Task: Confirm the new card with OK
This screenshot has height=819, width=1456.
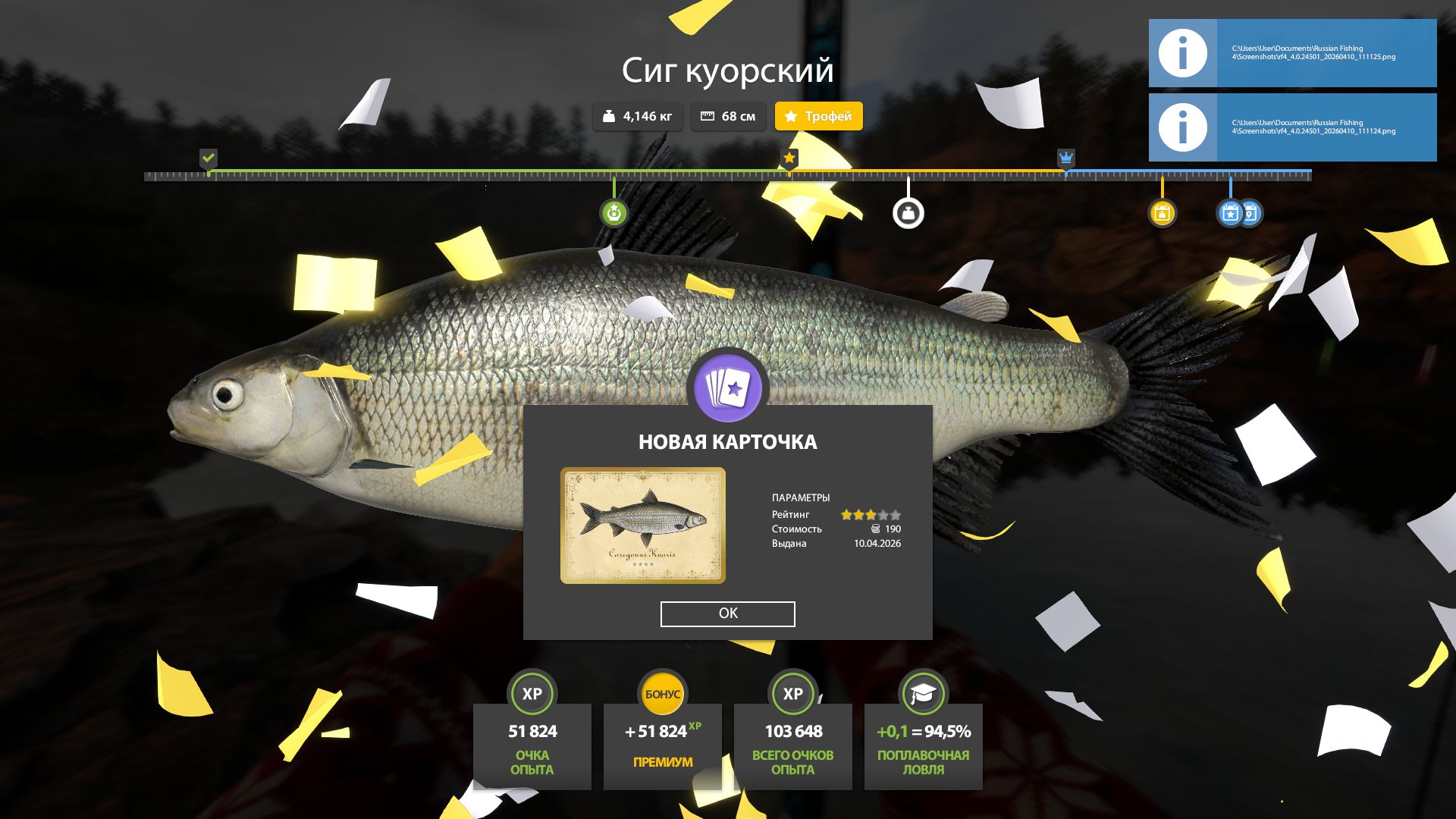Action: (727, 613)
